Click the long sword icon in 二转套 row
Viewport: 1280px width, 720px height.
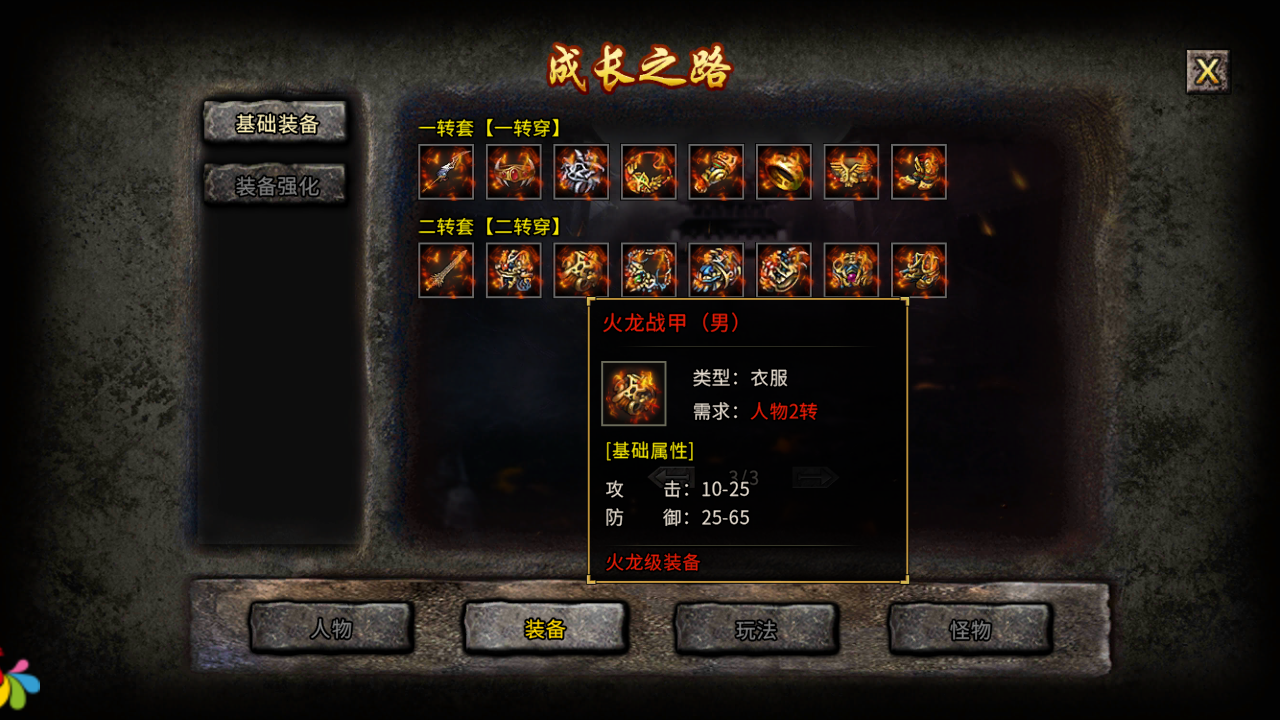click(x=445, y=271)
